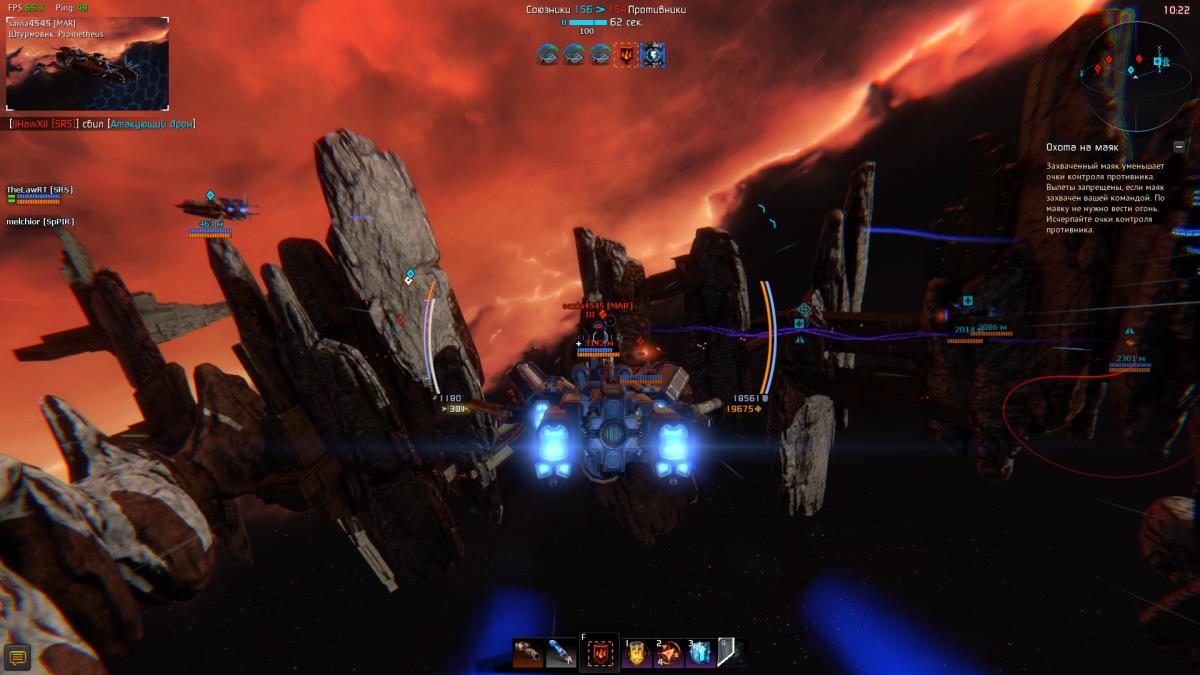Click the IIHawXII kill feed message
Screen dimensions: 1200x675
(x=102, y=124)
